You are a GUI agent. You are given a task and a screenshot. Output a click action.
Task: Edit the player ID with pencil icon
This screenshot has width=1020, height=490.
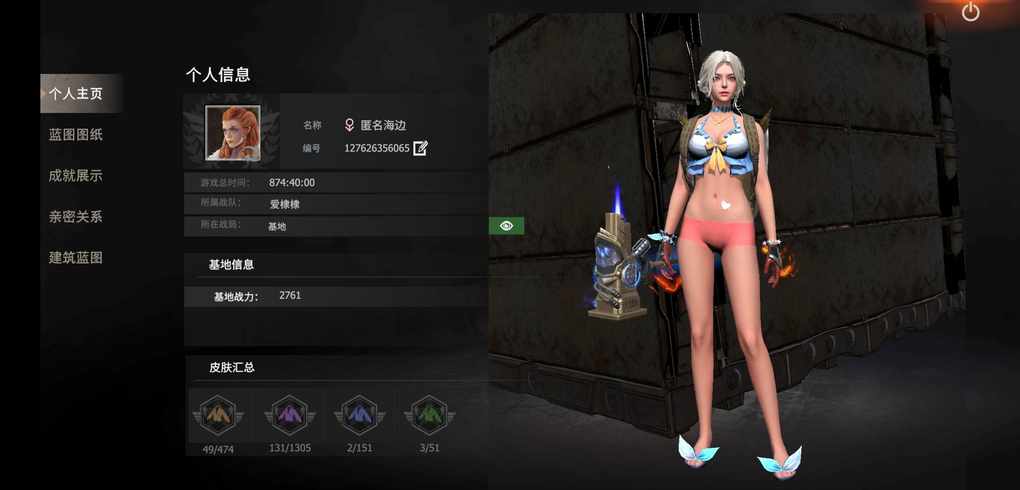coord(421,148)
